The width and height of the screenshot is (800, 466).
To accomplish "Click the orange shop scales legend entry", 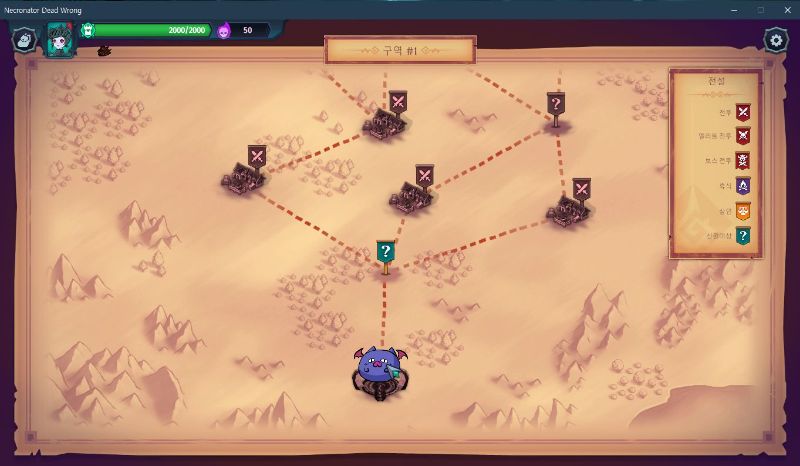I will [x=742, y=211].
